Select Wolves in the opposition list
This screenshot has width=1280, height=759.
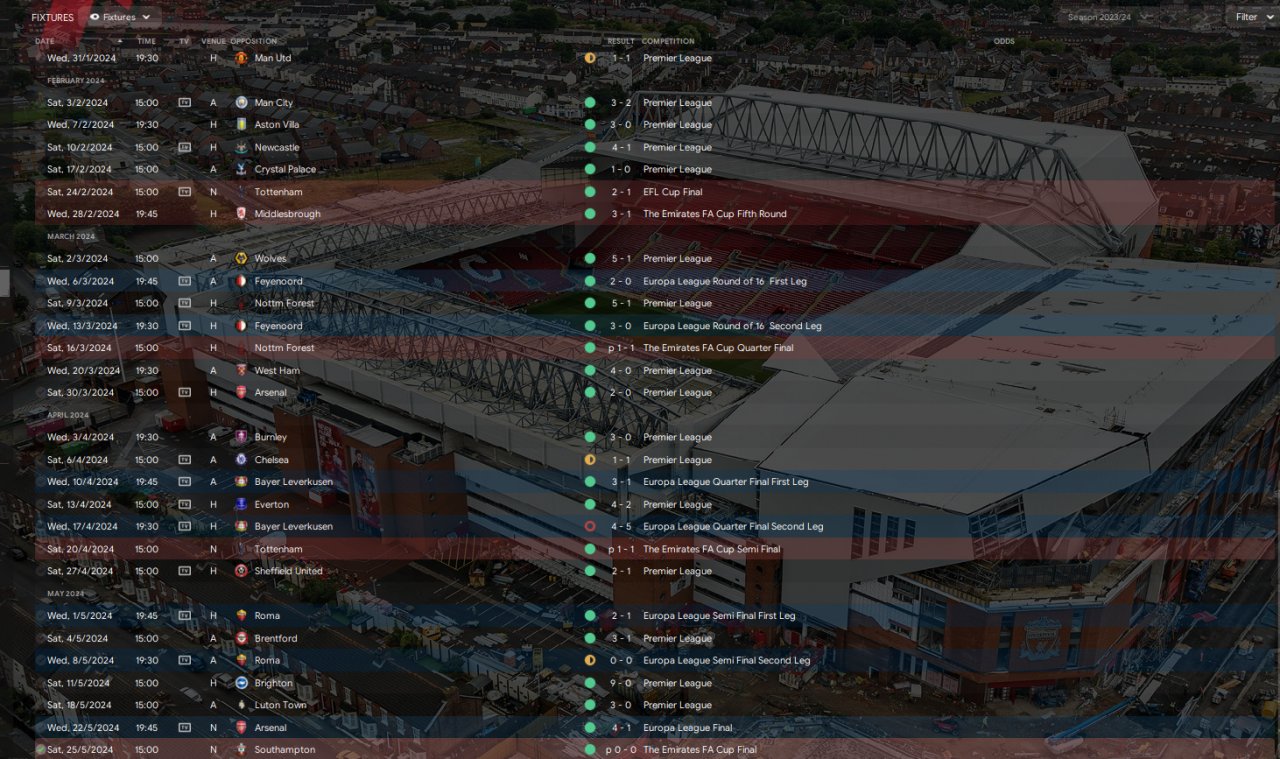(x=270, y=259)
